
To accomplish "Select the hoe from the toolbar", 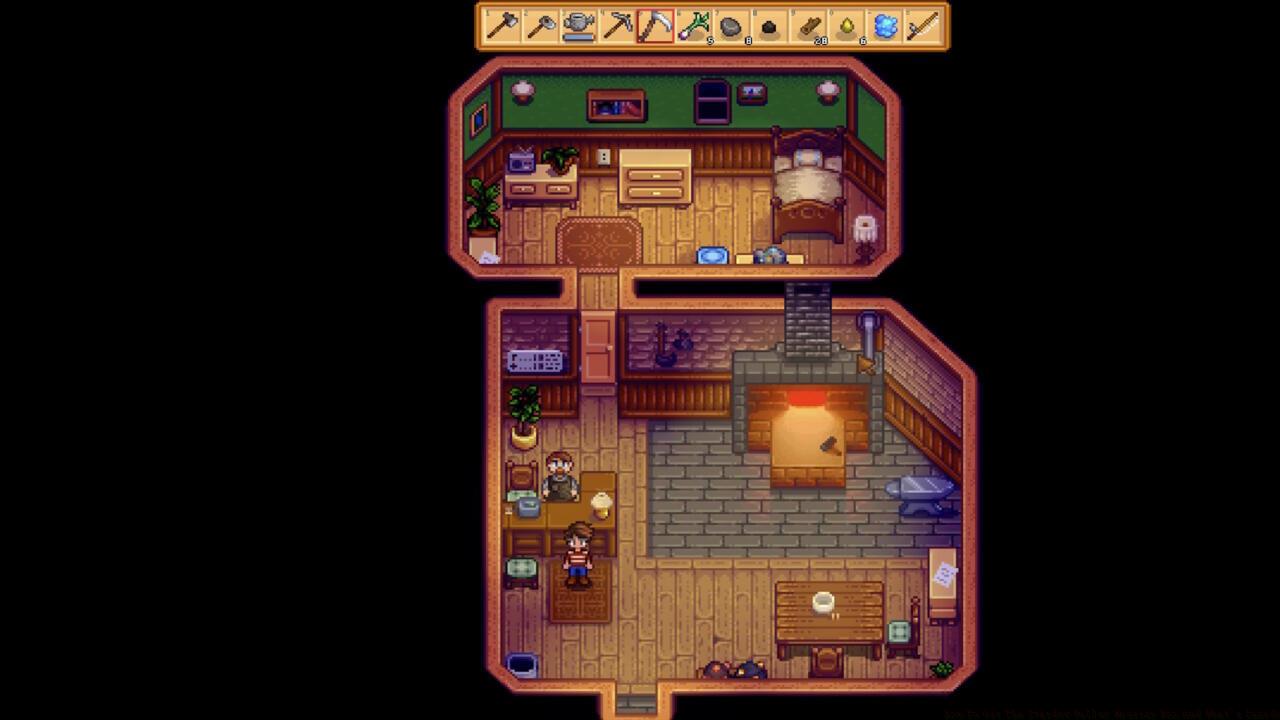I will click(541, 29).
